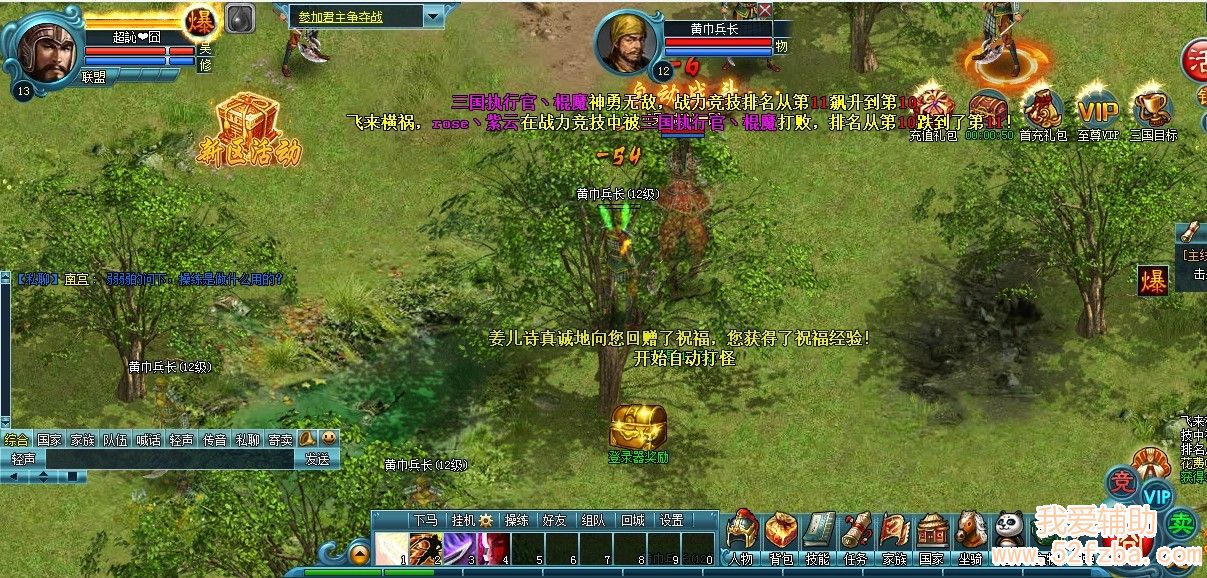This screenshot has width=1207, height=578.
Task: Open the 家族 family panel
Action: point(894,534)
